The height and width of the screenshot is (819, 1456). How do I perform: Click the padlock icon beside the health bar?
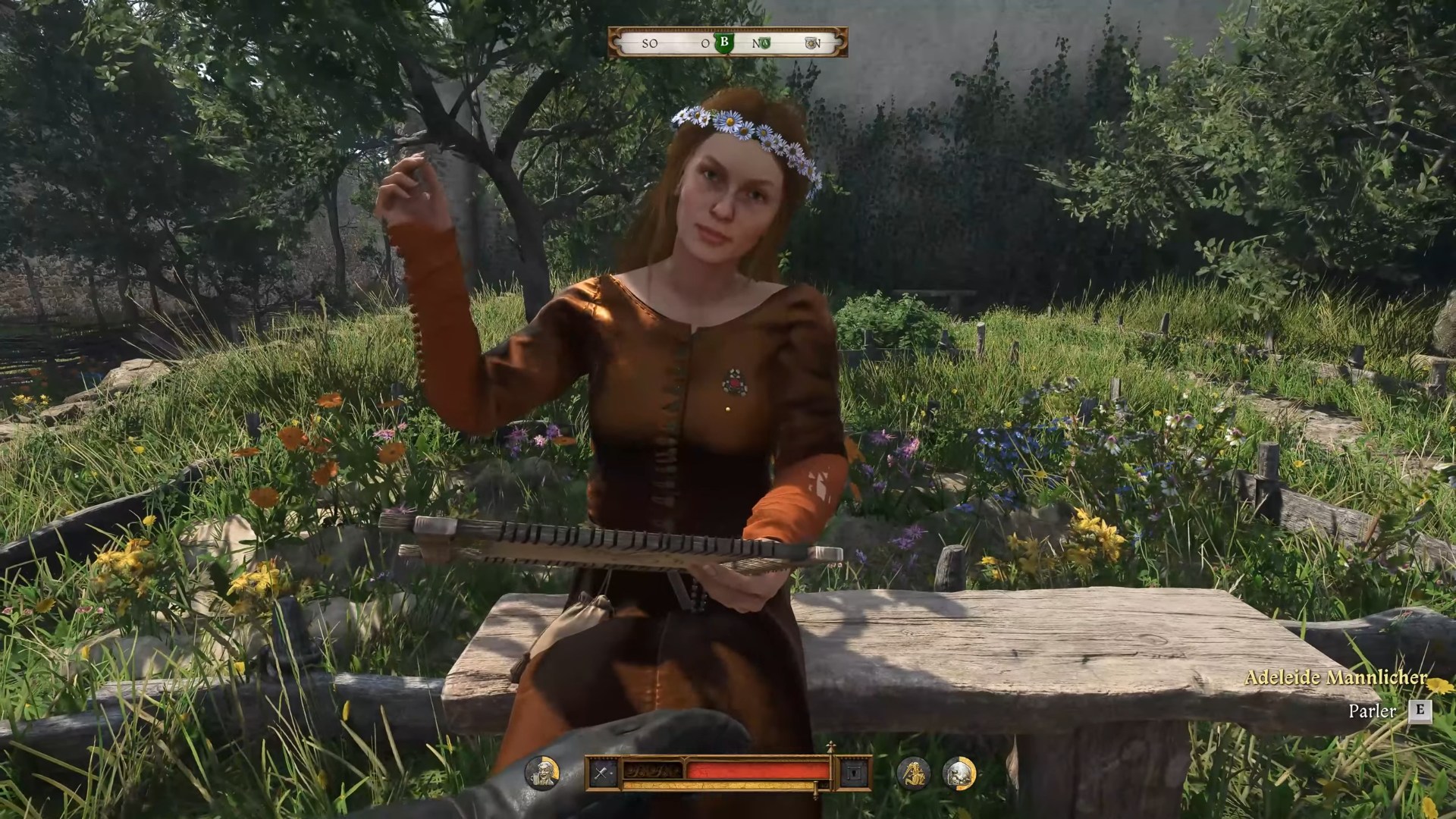(855, 773)
